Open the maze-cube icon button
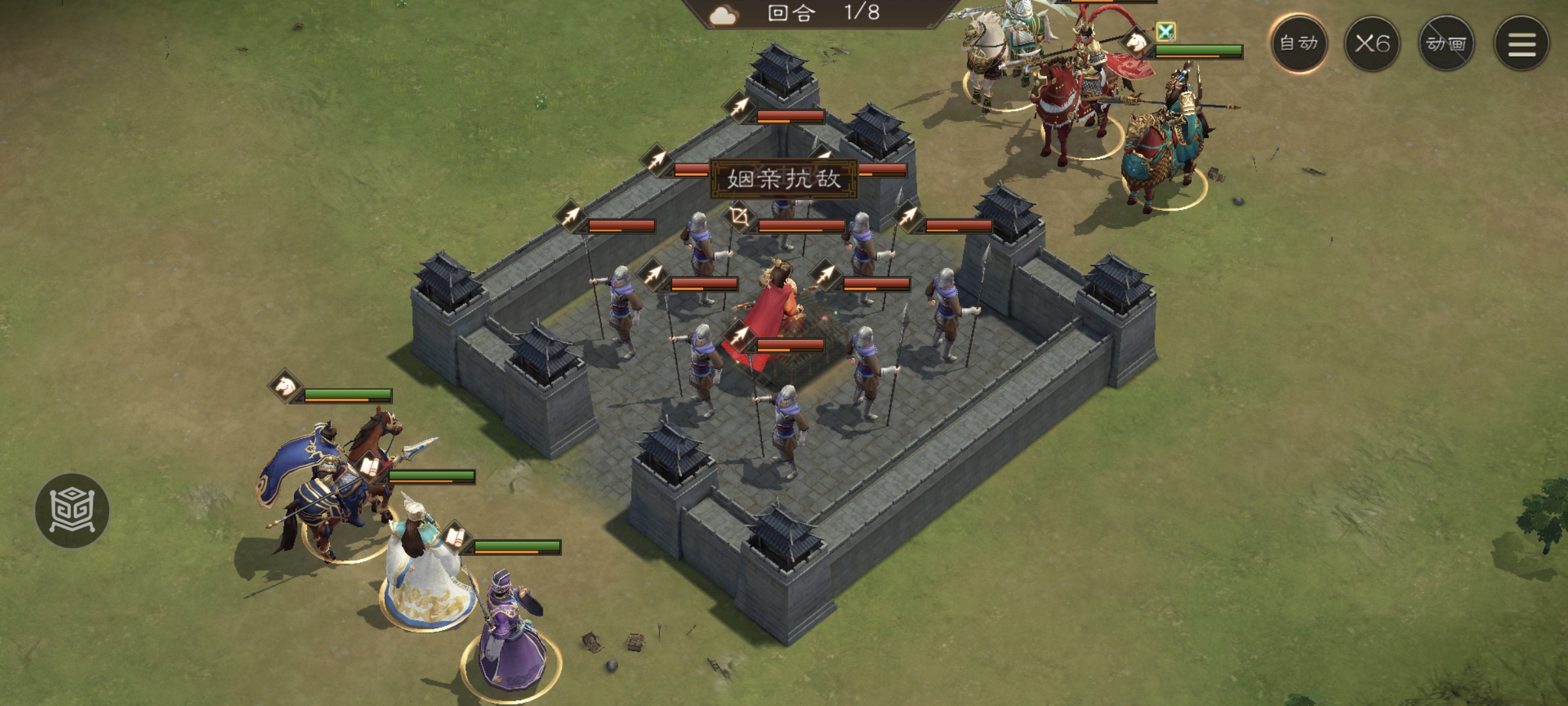 tap(72, 510)
